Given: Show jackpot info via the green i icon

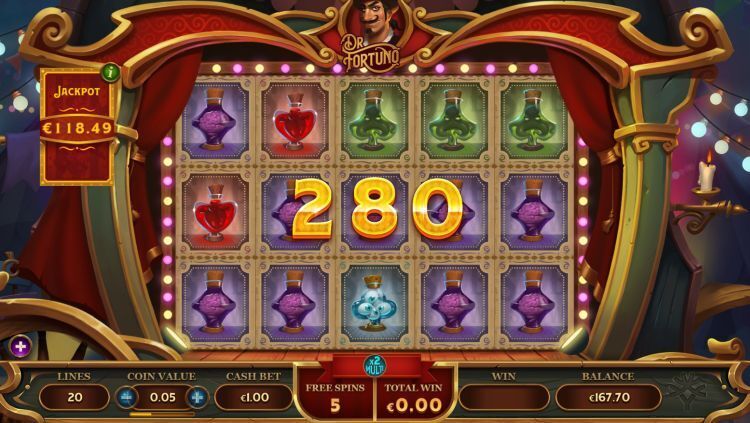Looking at the screenshot, I should coord(111,72).
